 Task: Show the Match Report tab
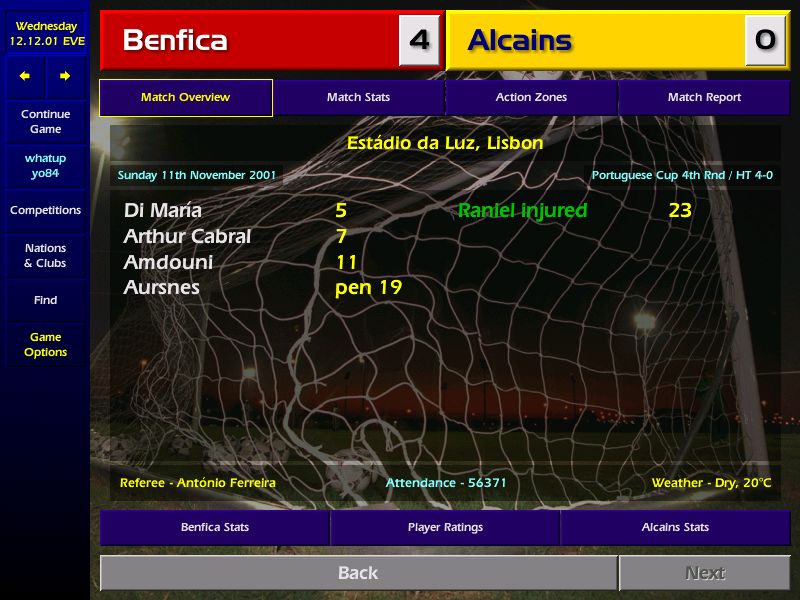[x=704, y=98]
